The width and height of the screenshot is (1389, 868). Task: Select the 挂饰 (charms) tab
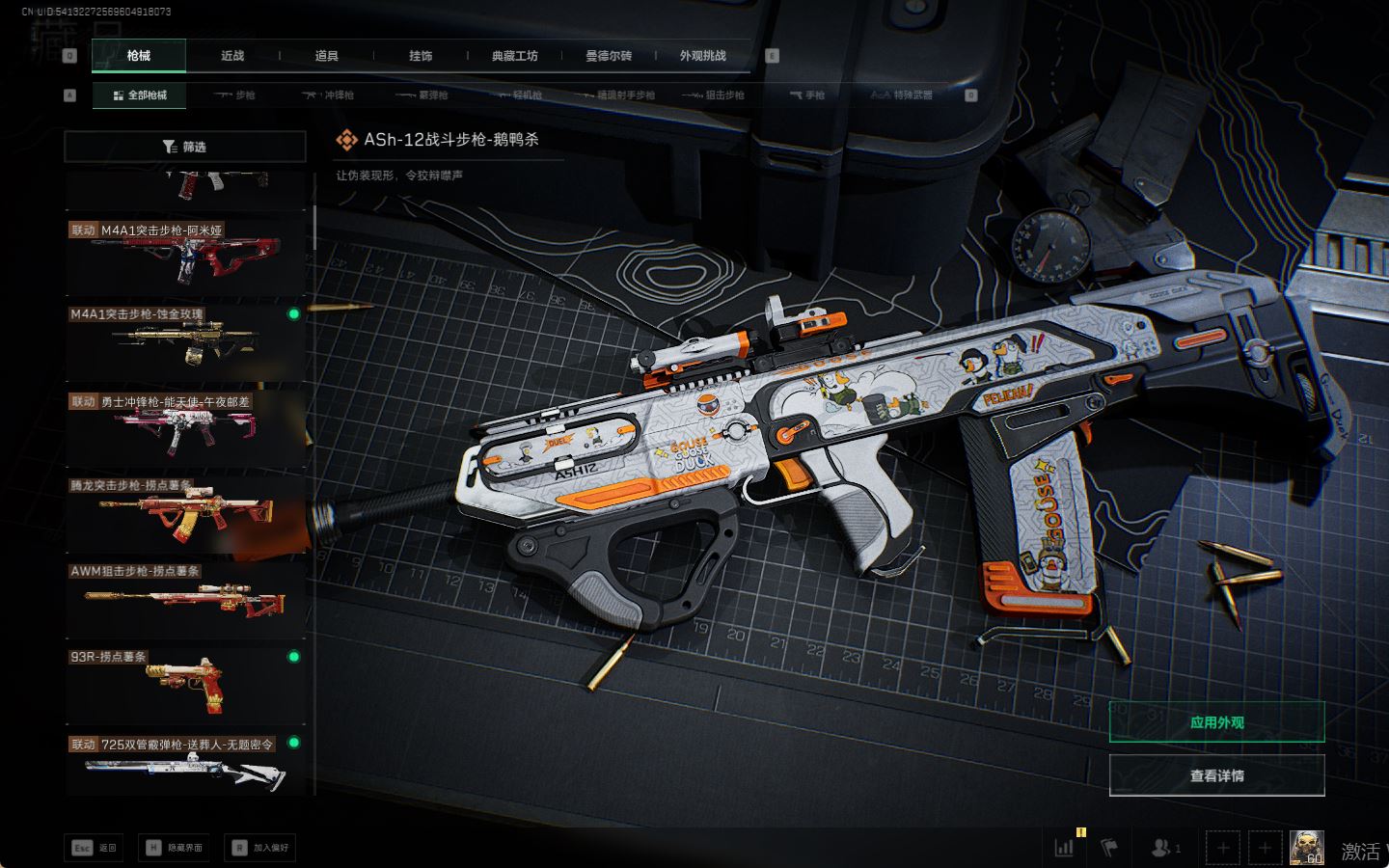pos(421,56)
